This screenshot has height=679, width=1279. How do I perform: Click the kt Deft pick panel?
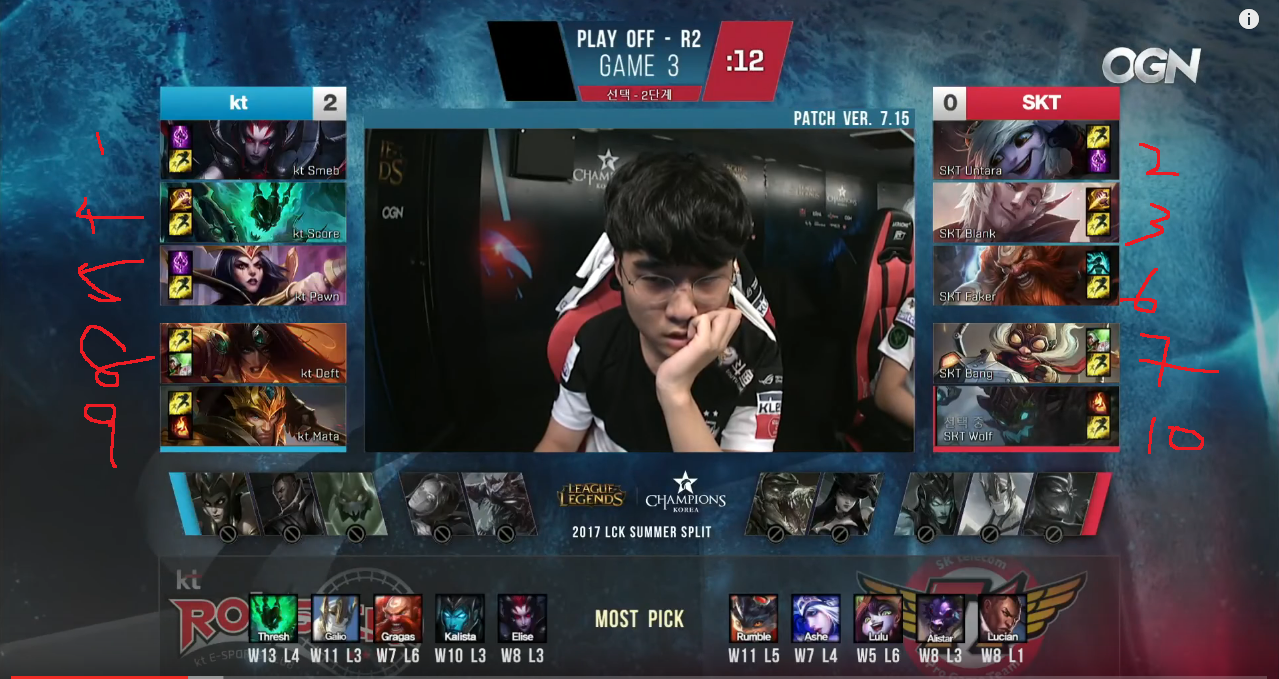coord(253,353)
